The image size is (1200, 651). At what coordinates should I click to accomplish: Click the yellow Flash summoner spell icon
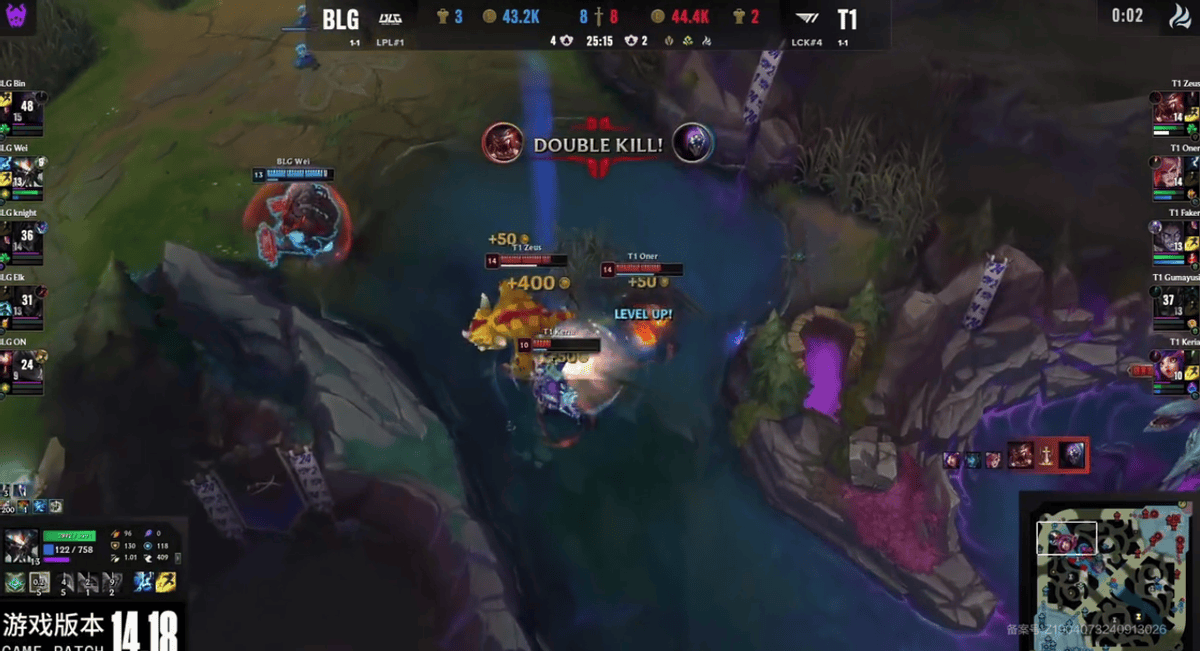(167, 582)
